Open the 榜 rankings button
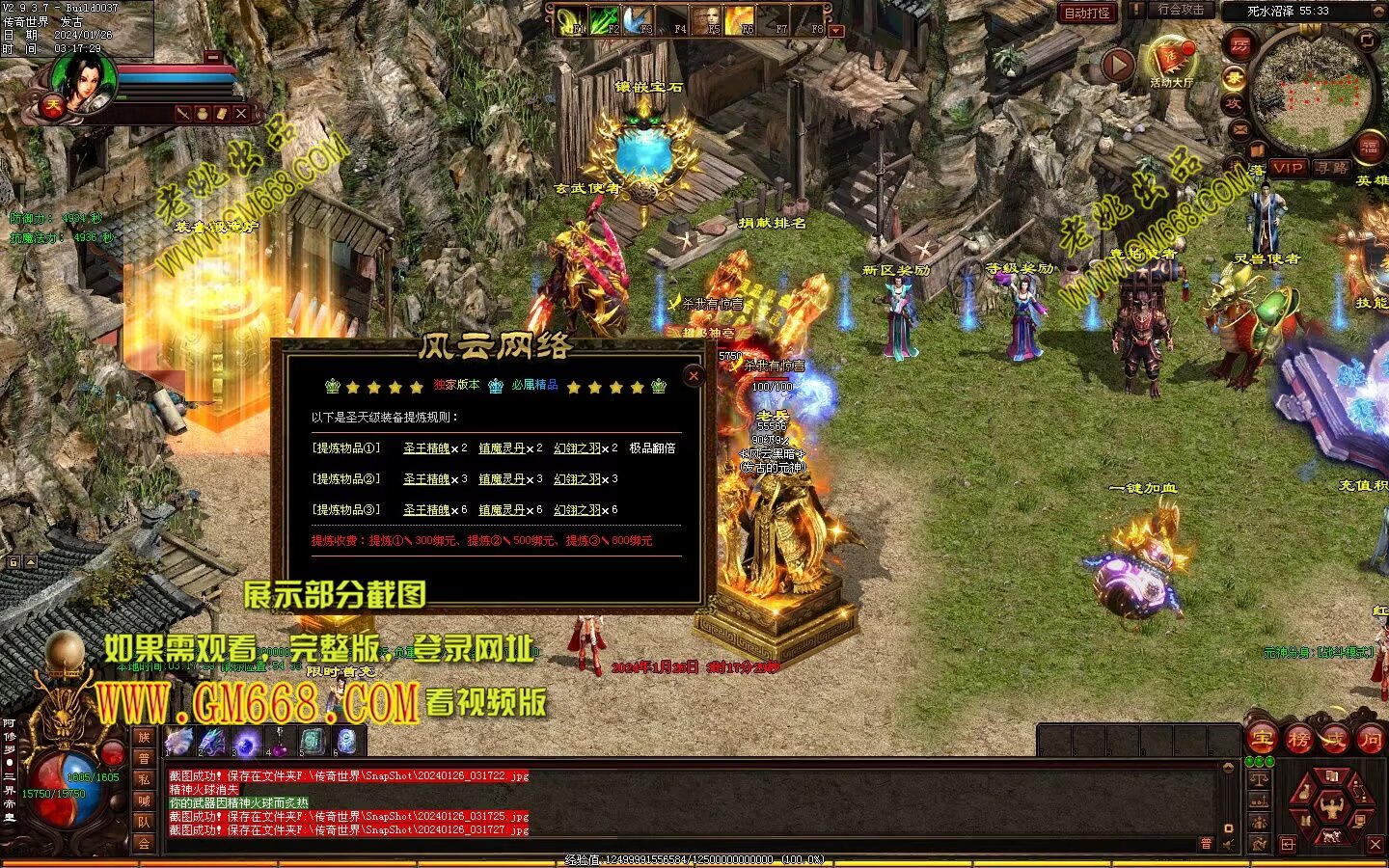The image size is (1389, 868). tap(1298, 739)
